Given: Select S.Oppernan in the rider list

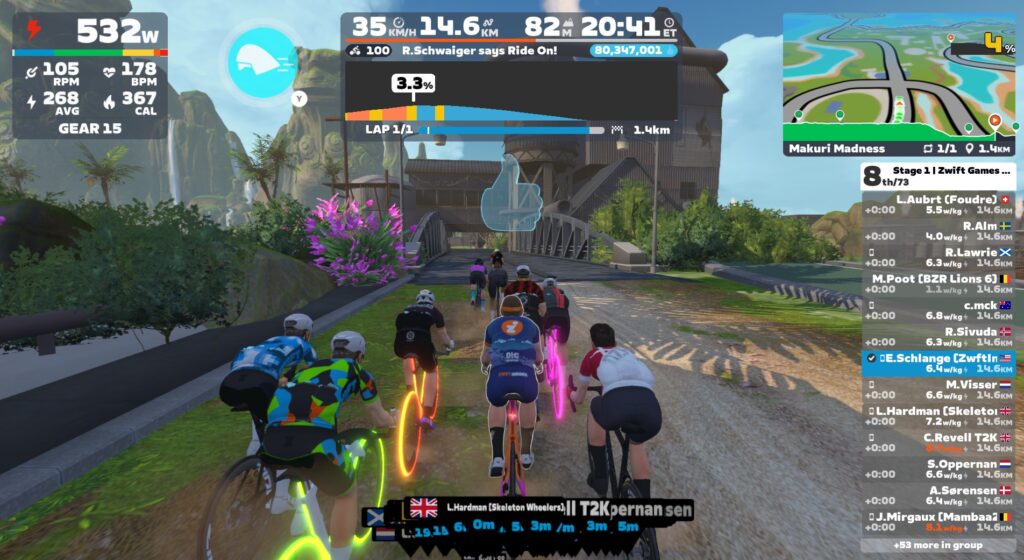Looking at the screenshot, I should point(937,467).
